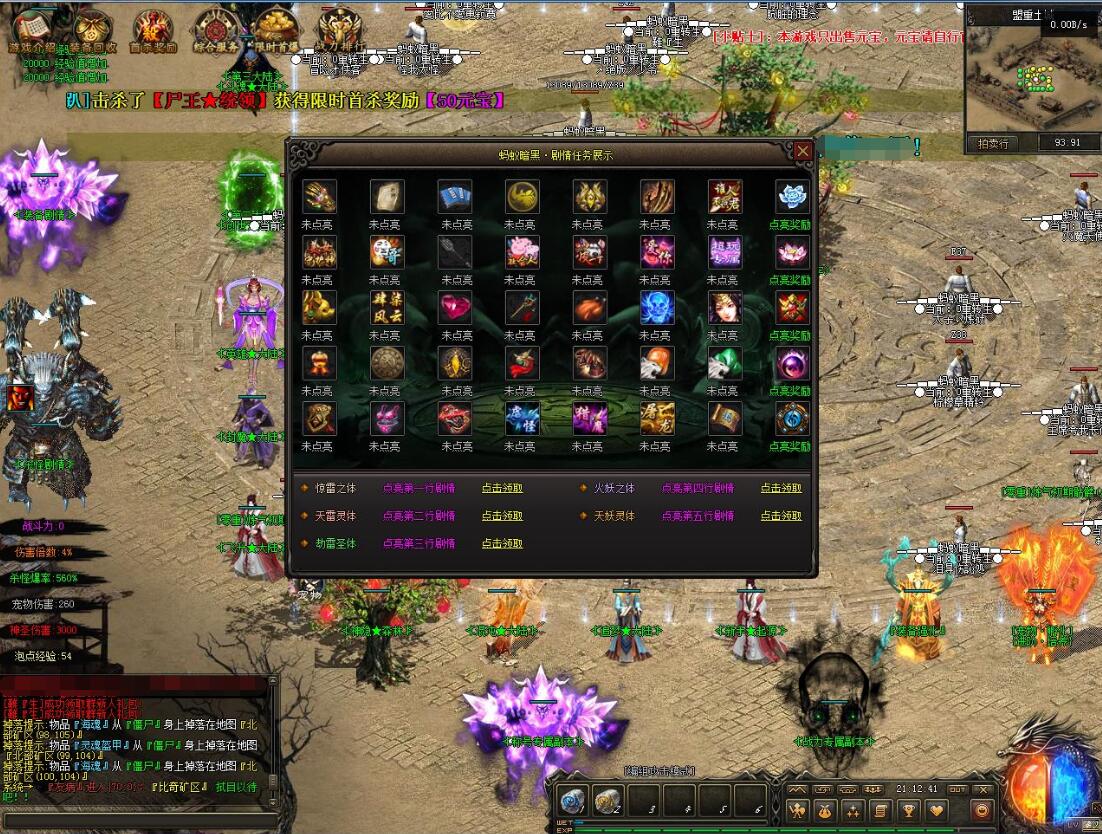Close the story quest display window
Viewport: 1102px width, 834px height.
(803, 151)
